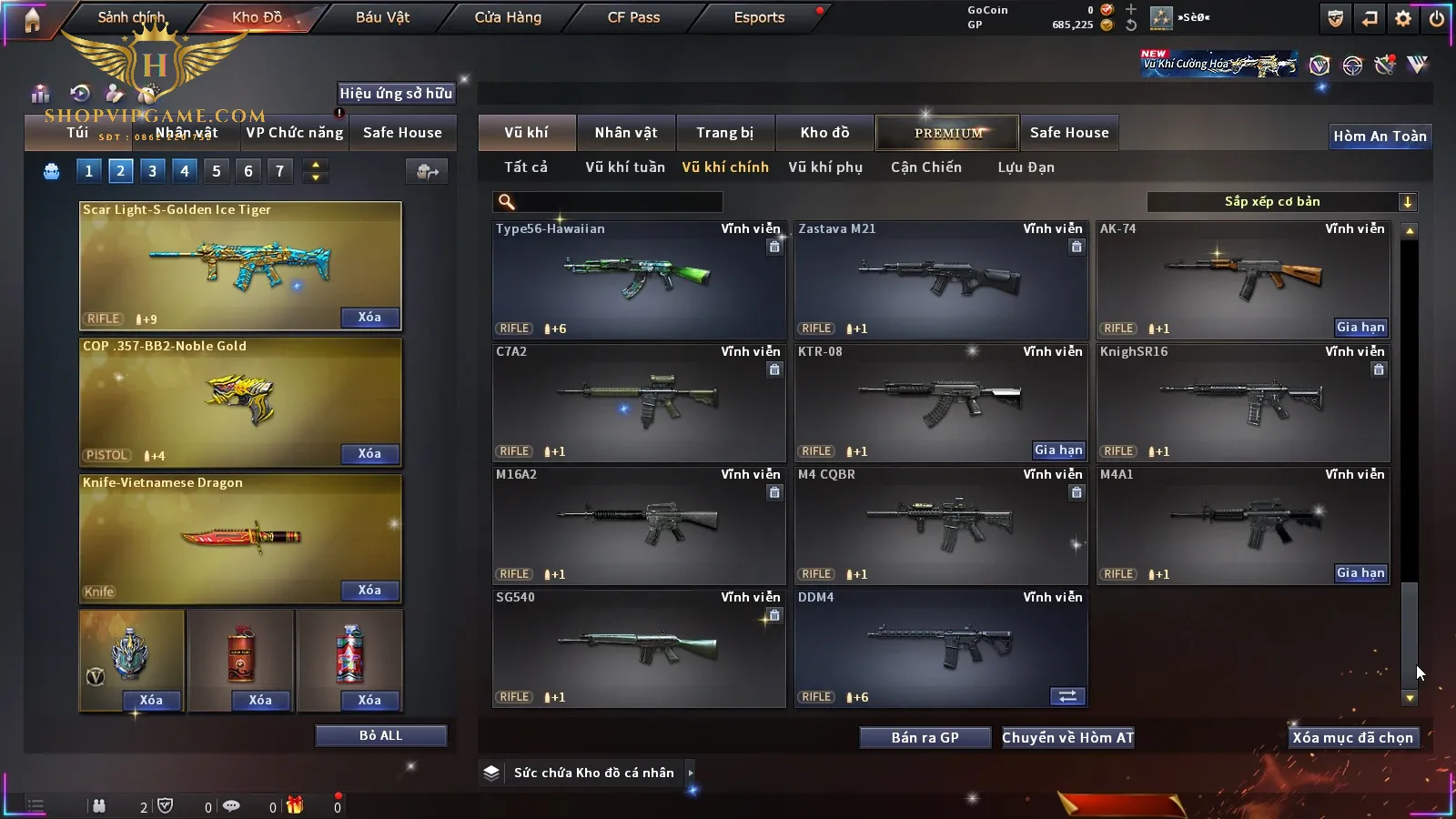Sell selected item with Bán ra GP
Image resolution: width=1456 pixels, height=819 pixels.
click(925, 738)
